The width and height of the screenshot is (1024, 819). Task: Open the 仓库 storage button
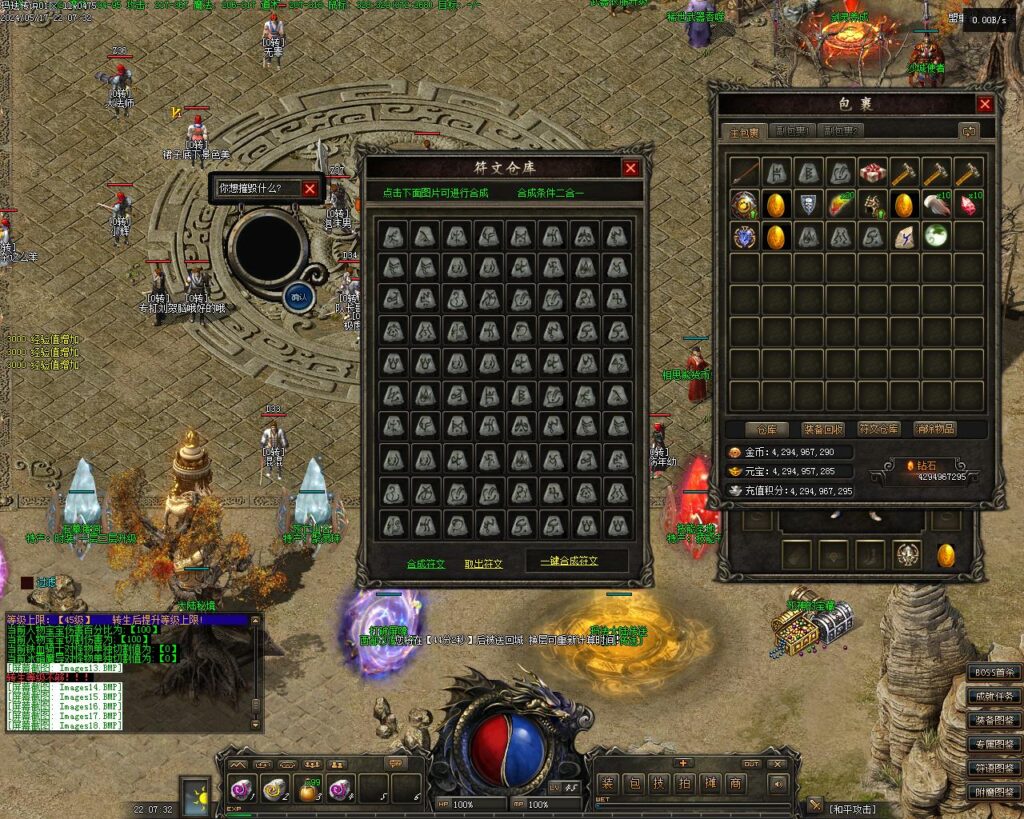pyautogui.click(x=772, y=429)
